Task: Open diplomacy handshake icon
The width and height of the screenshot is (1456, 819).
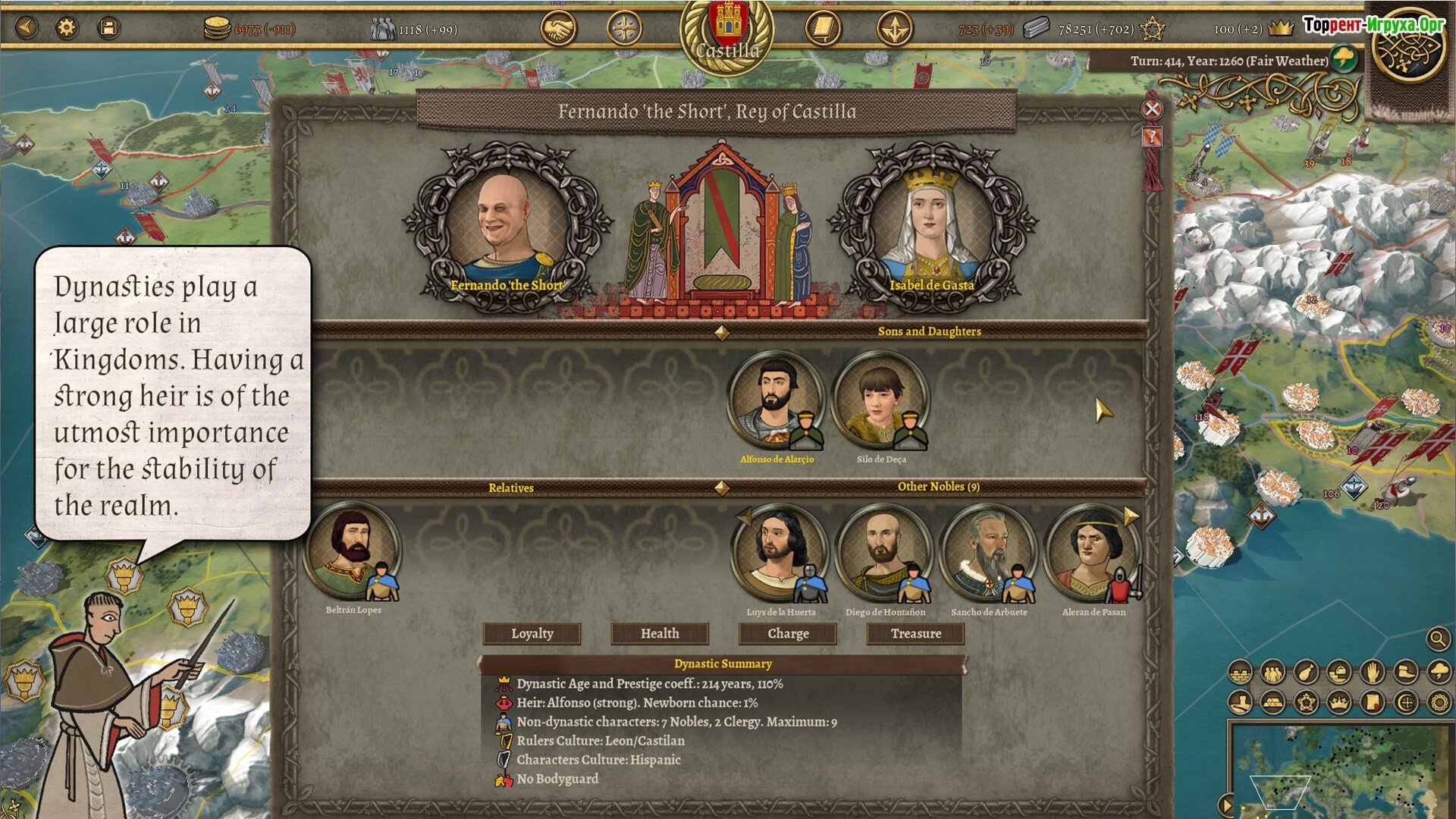Action: [x=558, y=30]
